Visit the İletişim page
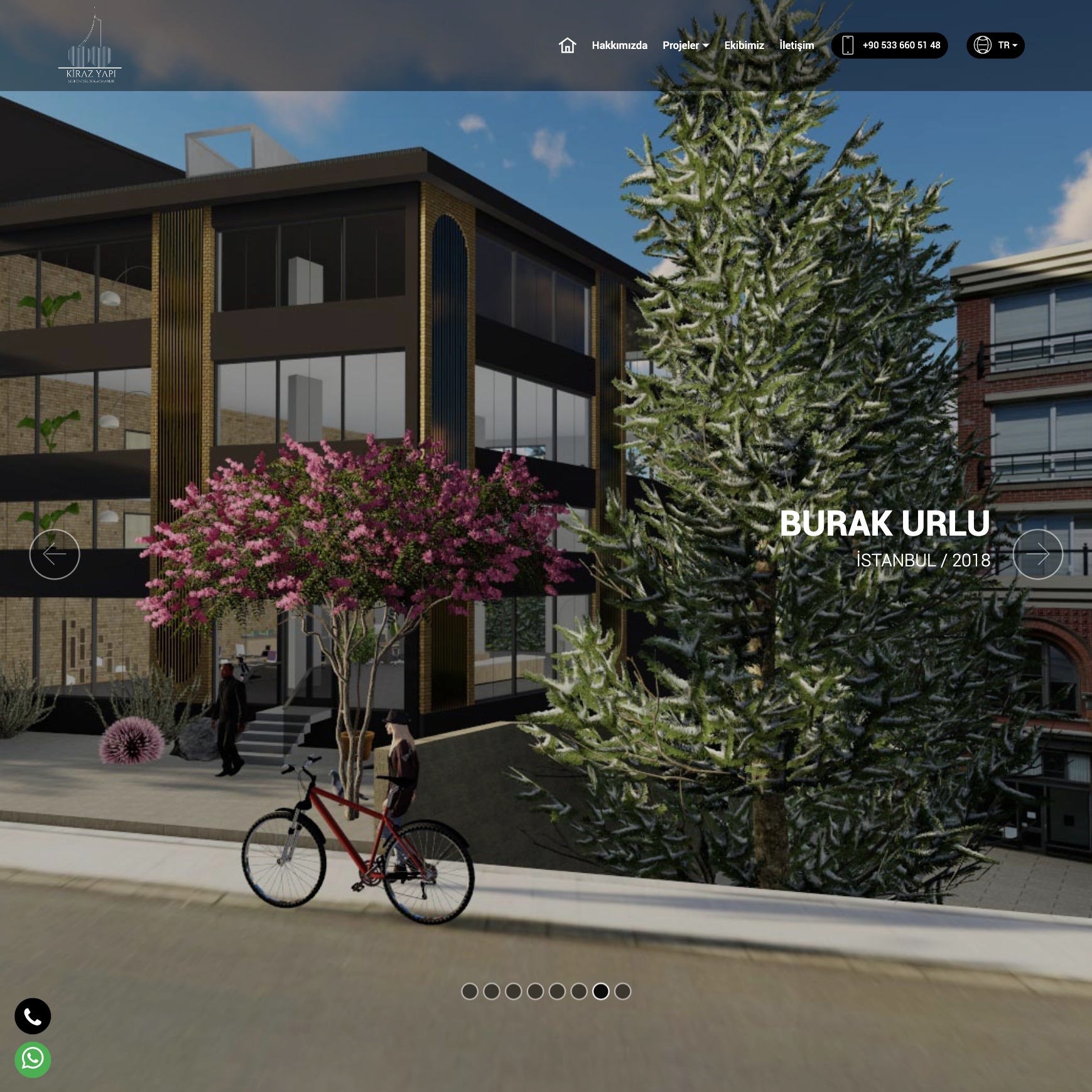The image size is (1092, 1092). [796, 45]
